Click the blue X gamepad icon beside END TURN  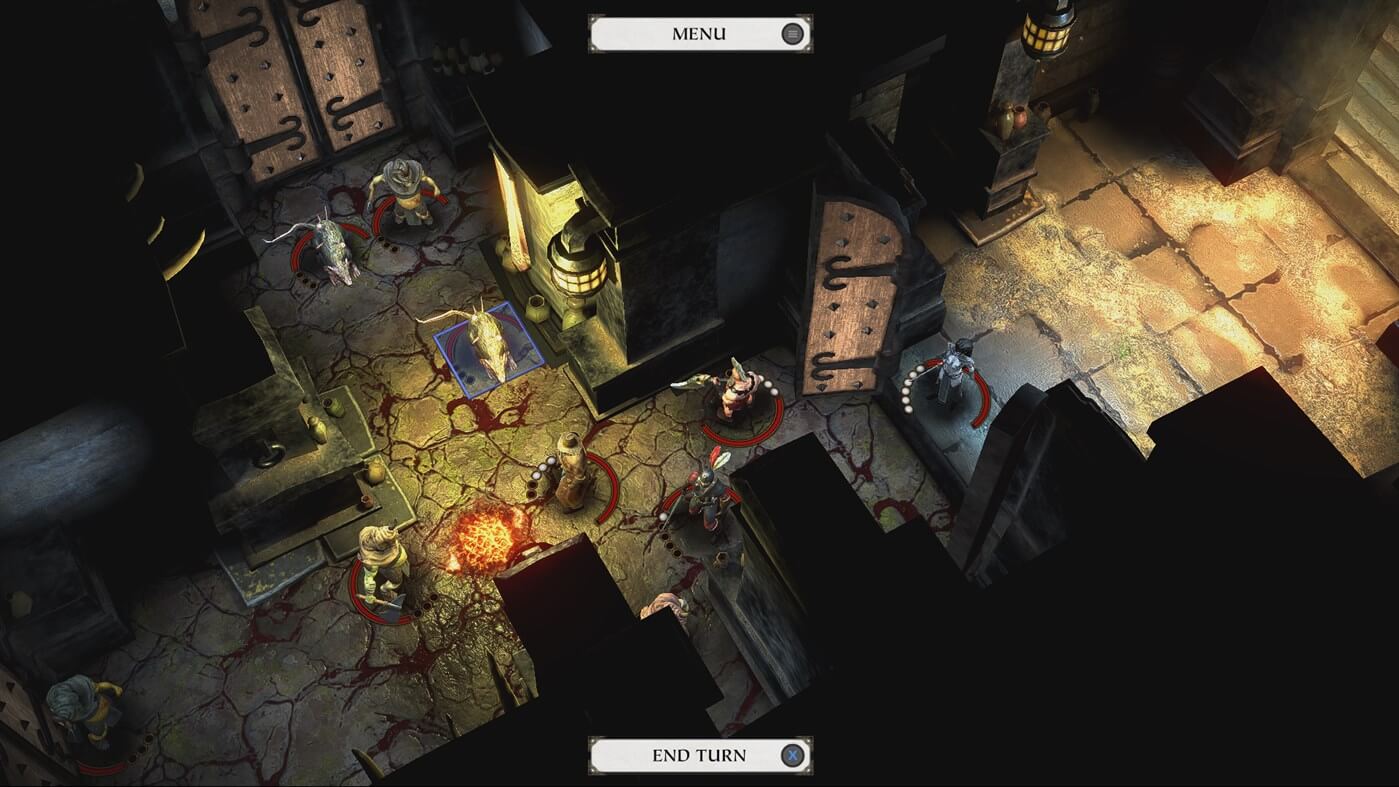click(x=791, y=756)
